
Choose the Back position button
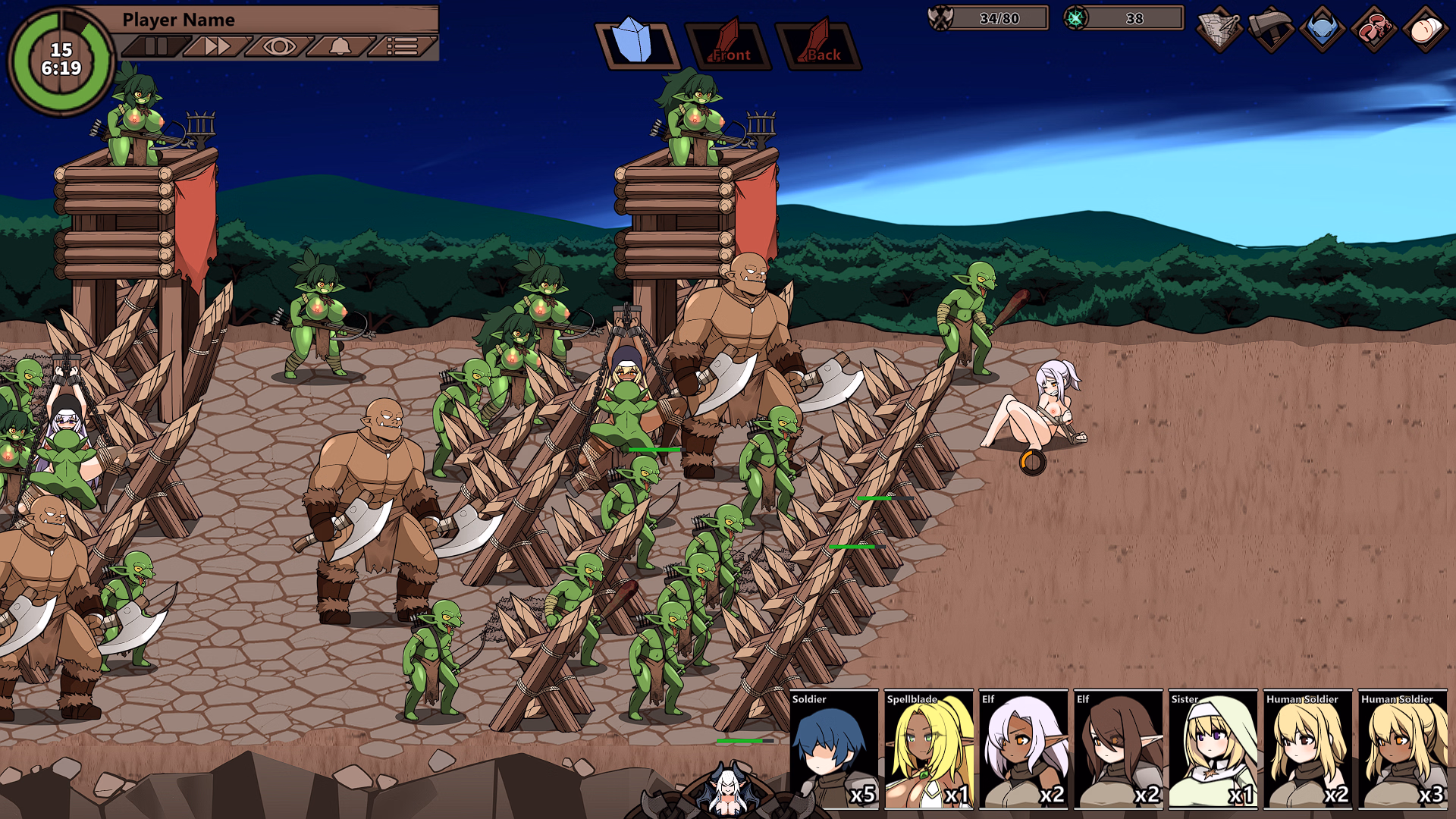pyautogui.click(x=820, y=45)
